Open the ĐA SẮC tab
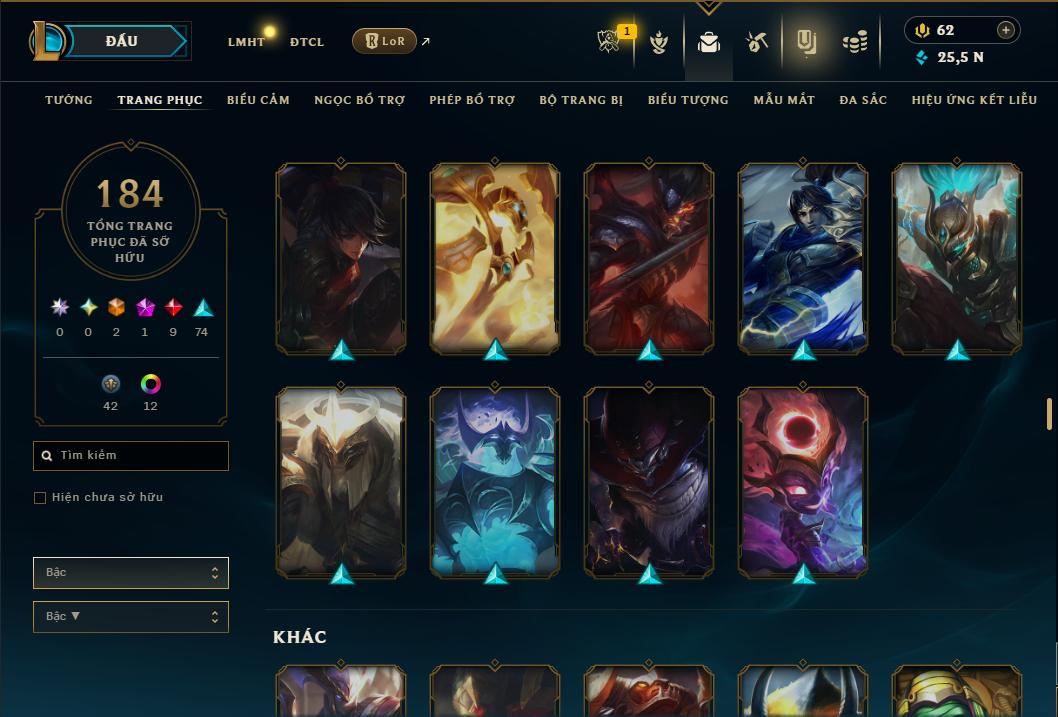1058x717 pixels. tap(863, 100)
